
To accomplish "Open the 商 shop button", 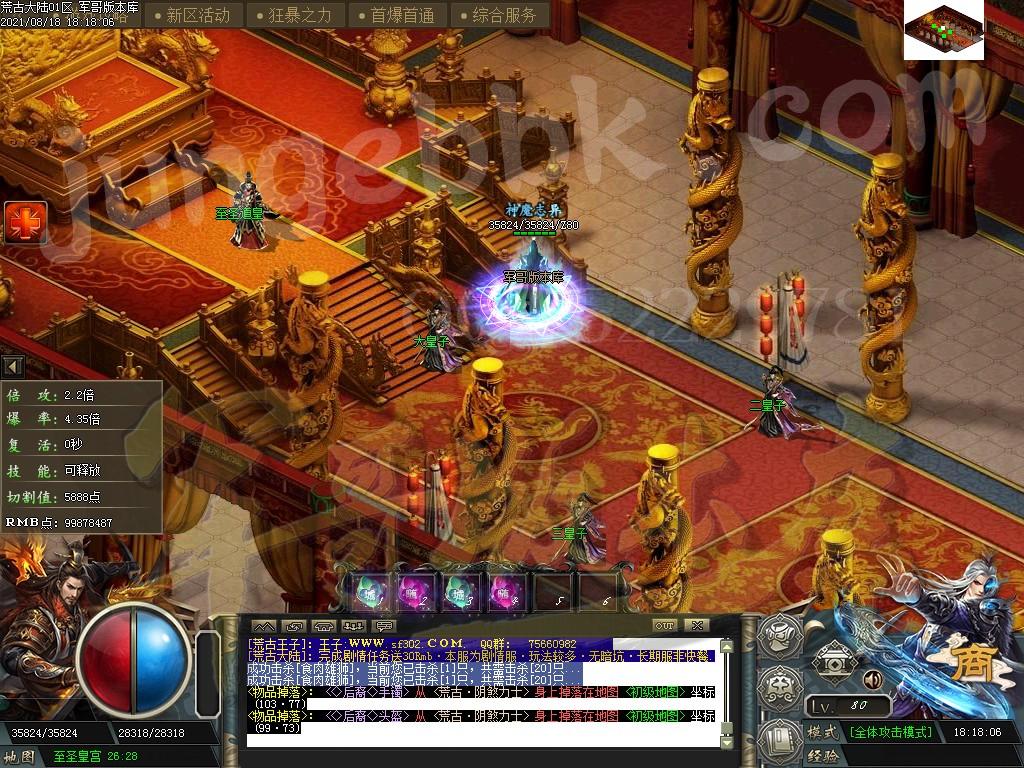I will [x=968, y=664].
